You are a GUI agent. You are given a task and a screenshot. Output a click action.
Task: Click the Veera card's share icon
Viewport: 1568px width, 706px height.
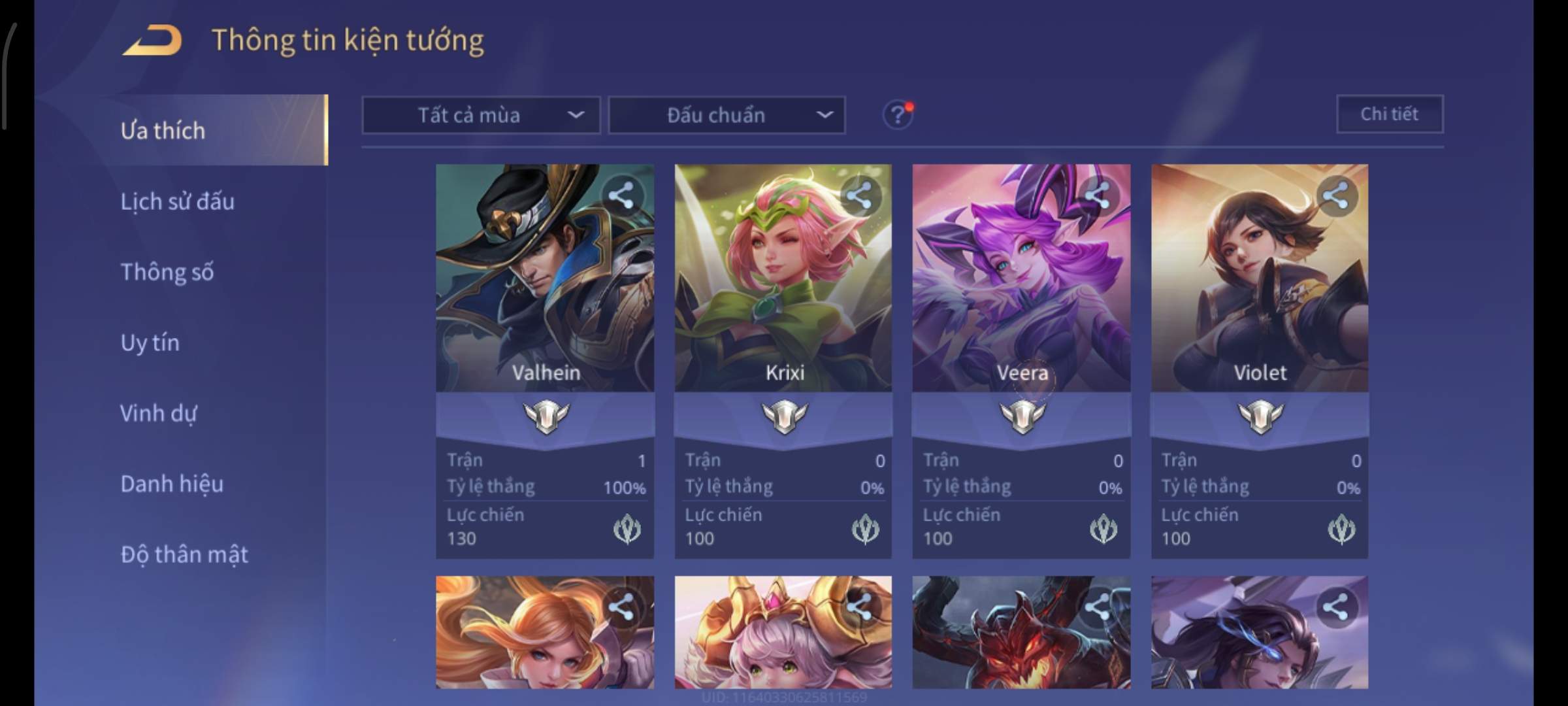[1098, 195]
